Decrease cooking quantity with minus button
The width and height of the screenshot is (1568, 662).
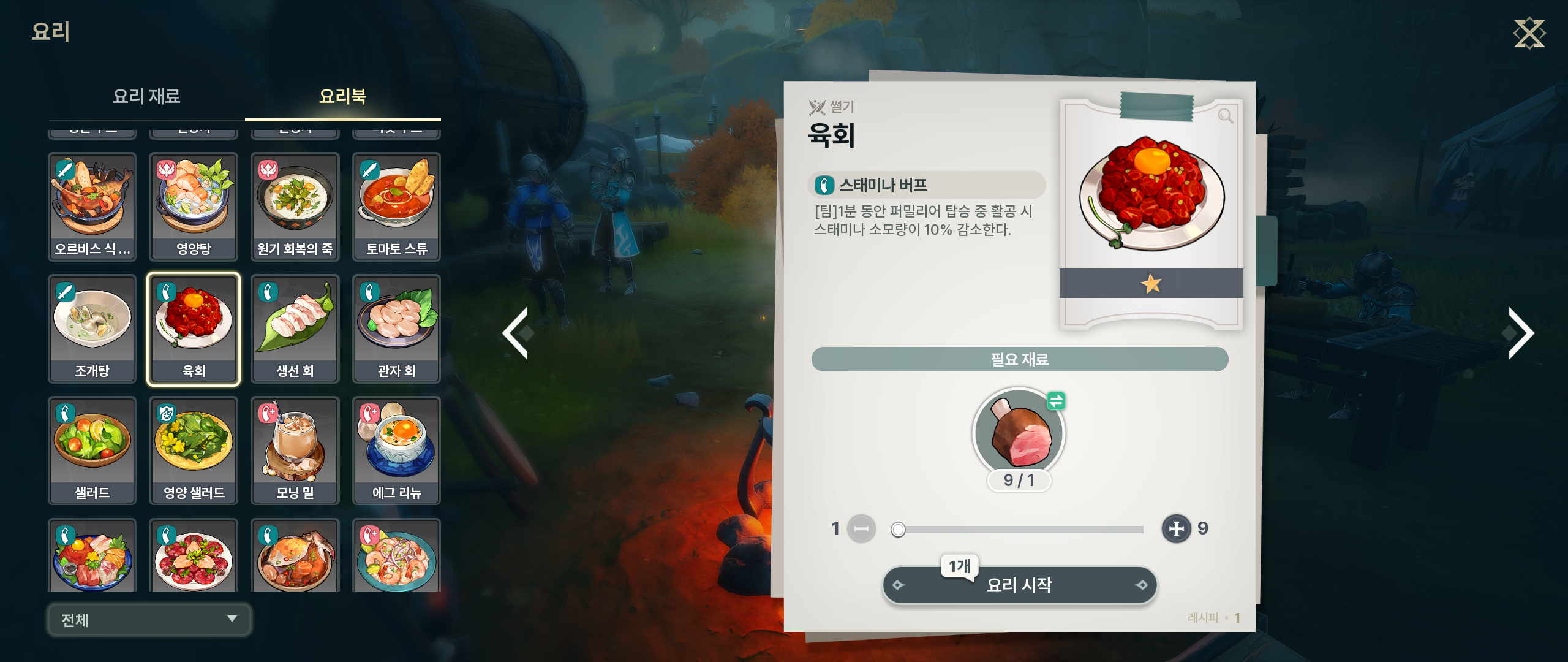click(861, 528)
